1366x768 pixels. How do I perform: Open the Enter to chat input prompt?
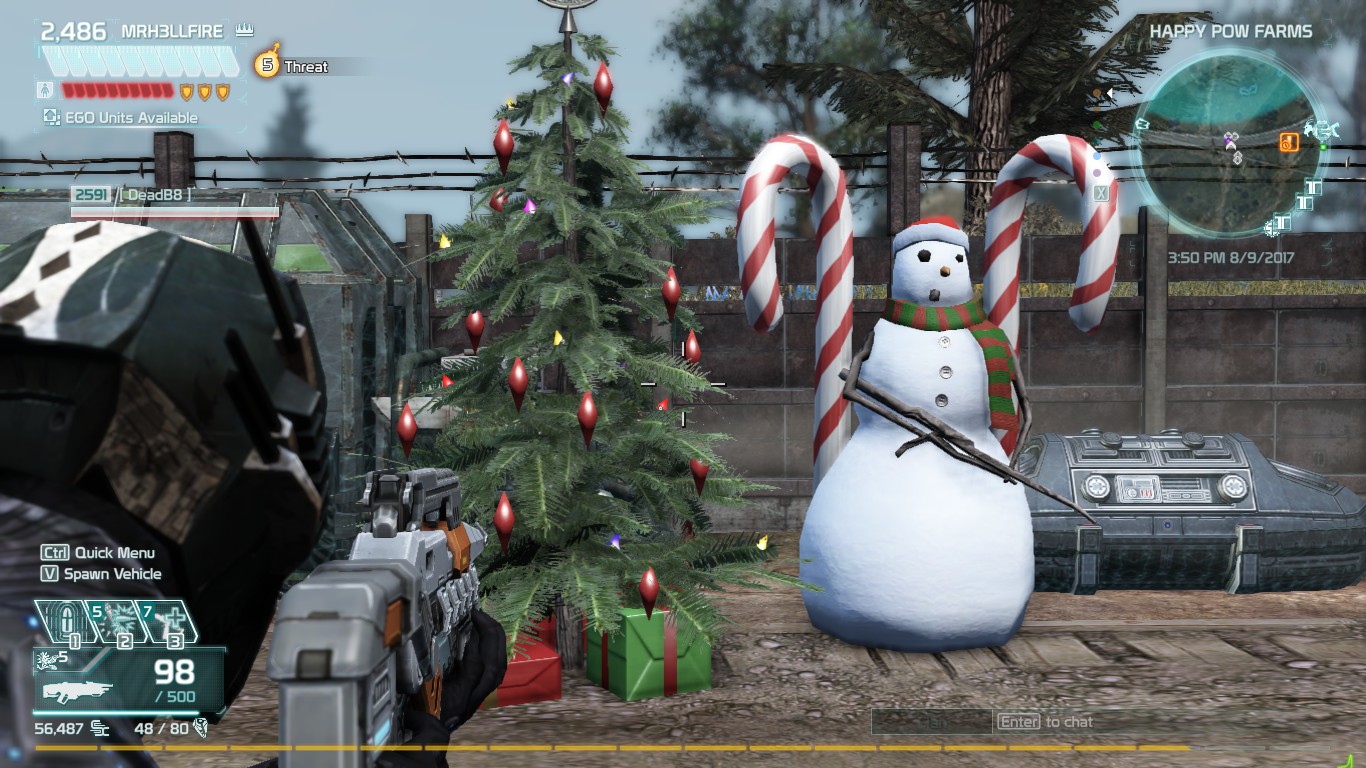point(1046,721)
